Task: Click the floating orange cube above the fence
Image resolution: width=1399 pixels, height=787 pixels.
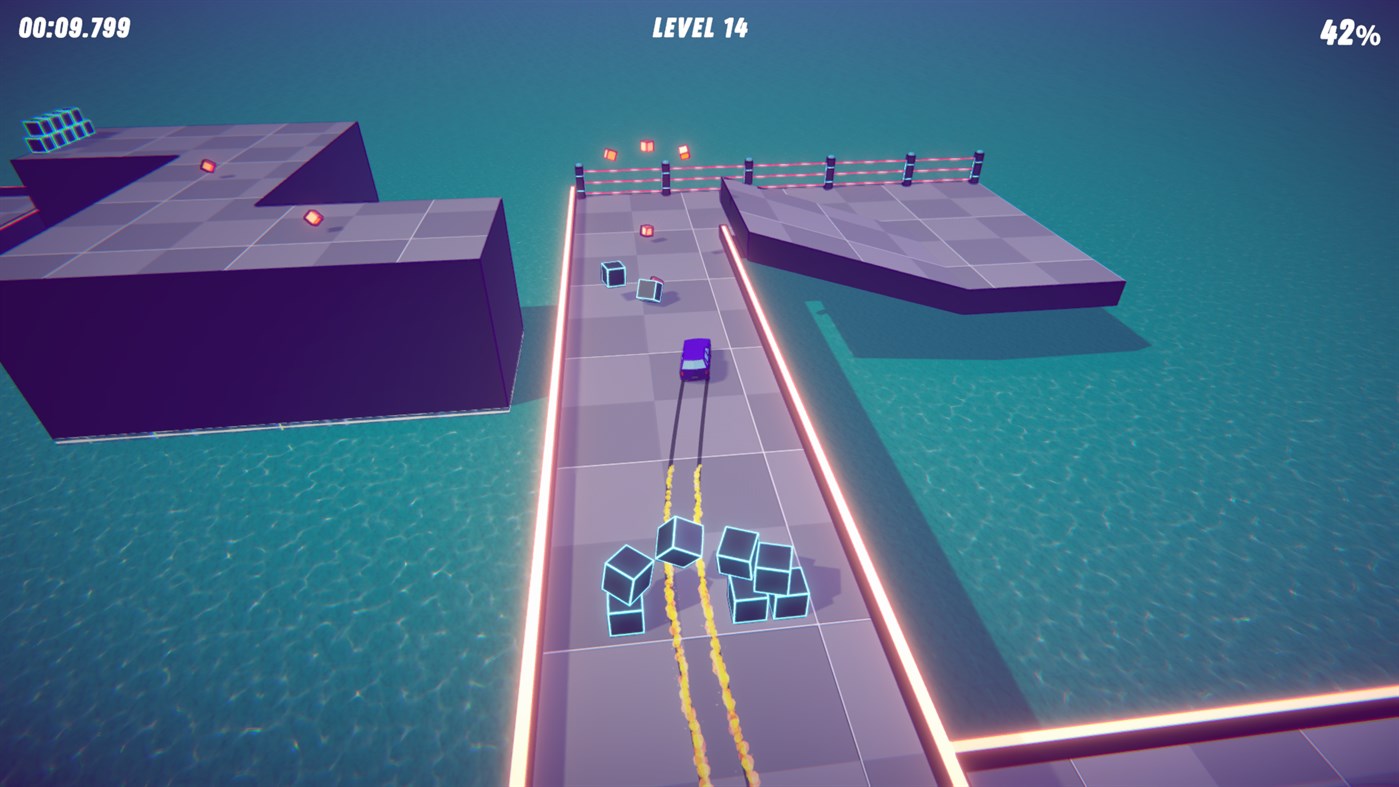Action: (x=646, y=144)
